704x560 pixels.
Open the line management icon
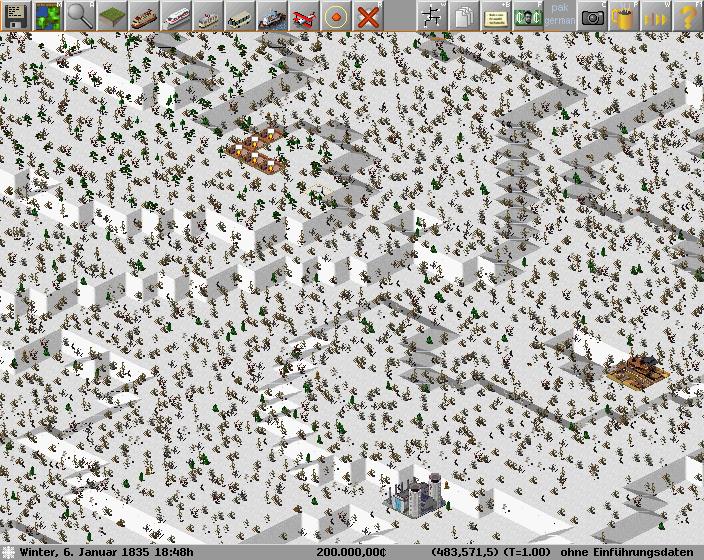pos(431,15)
